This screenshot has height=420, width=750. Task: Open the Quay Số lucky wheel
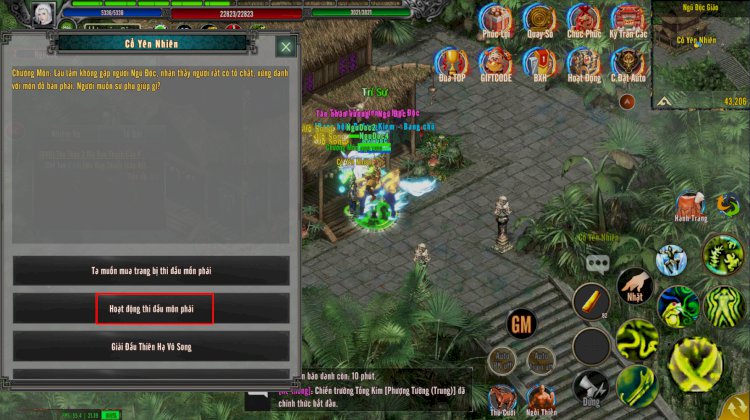point(541,18)
